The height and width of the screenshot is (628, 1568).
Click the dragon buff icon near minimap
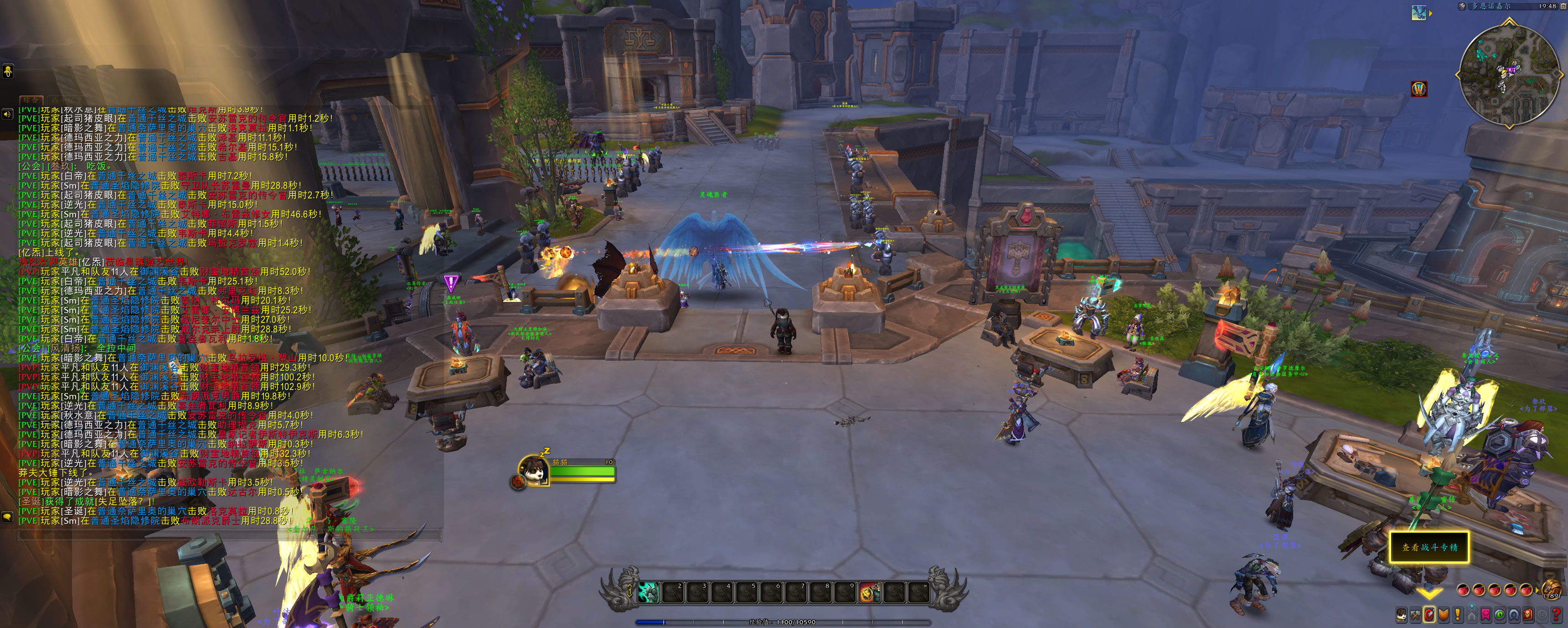tap(1419, 13)
